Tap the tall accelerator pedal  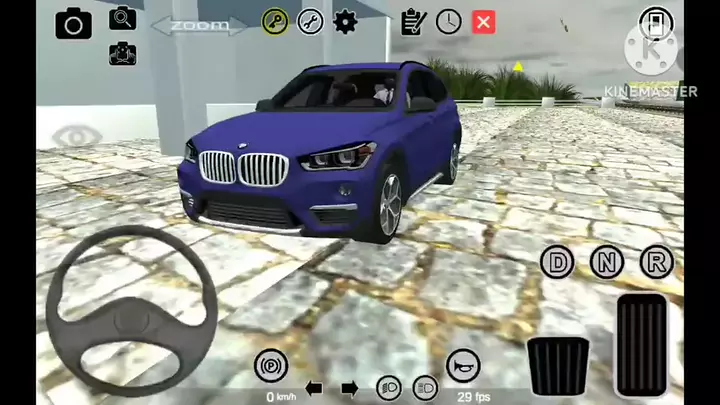click(641, 345)
